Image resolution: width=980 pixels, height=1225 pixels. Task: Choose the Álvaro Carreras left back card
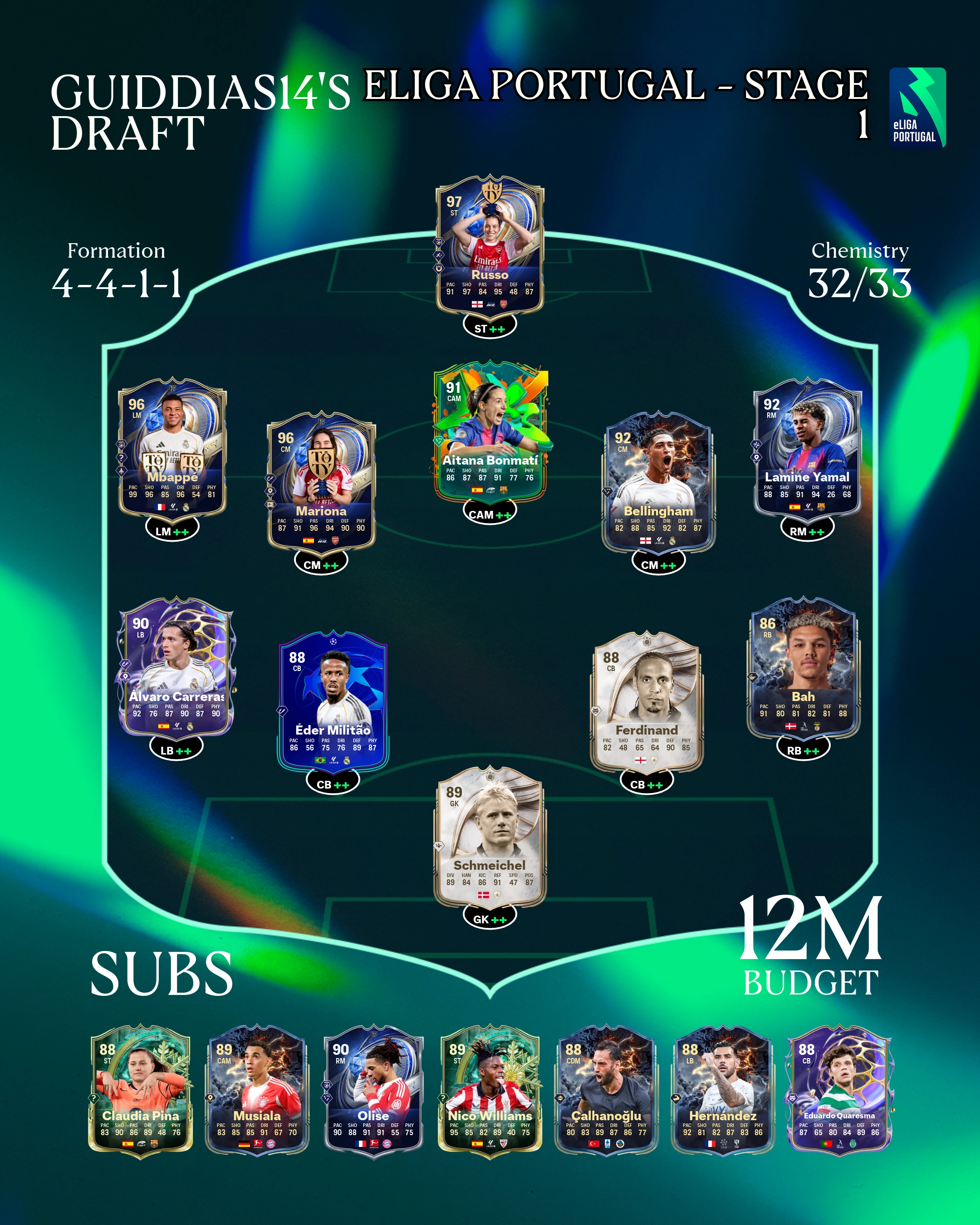[x=176, y=667]
